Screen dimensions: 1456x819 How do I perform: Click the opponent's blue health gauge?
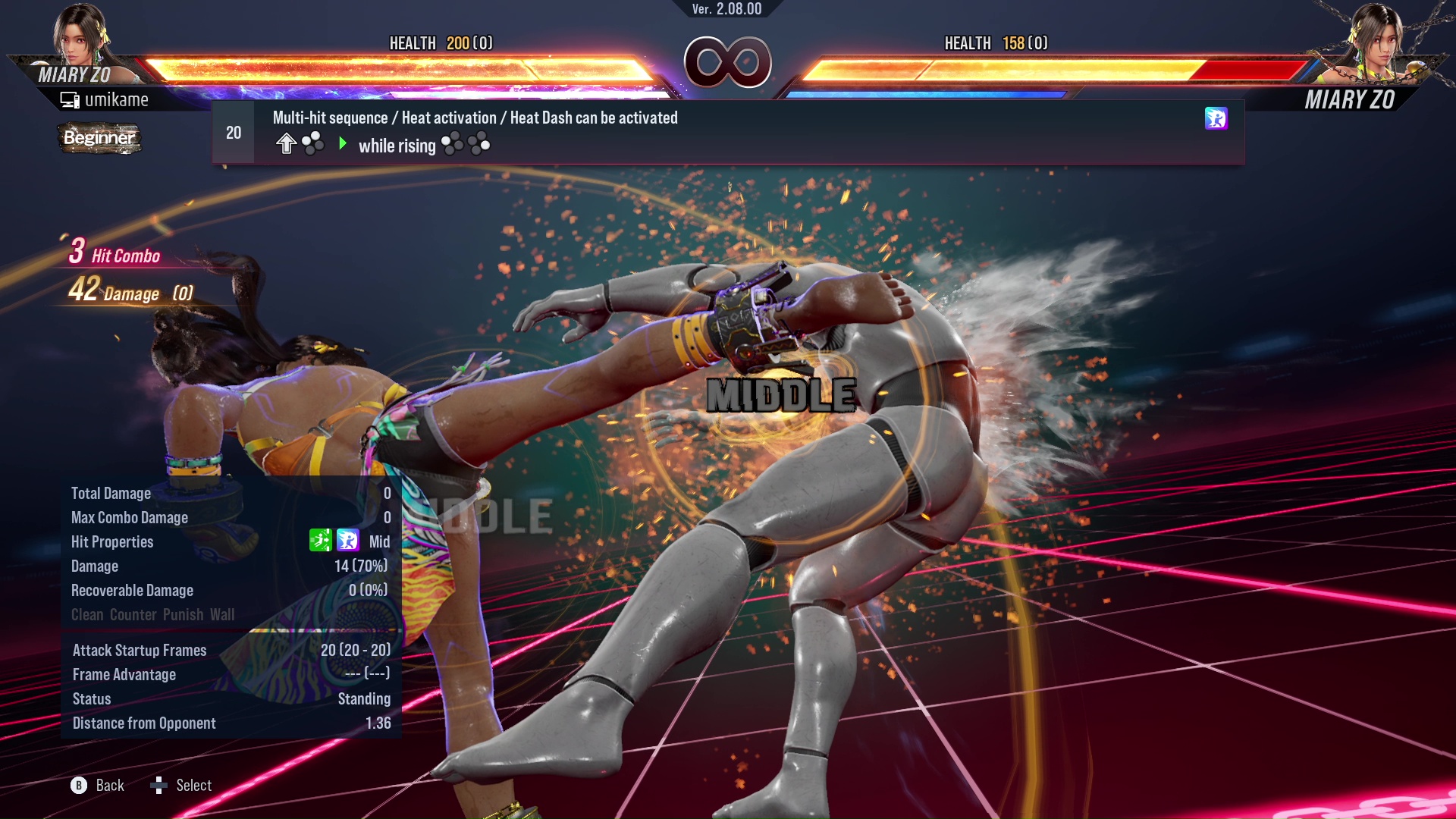(925, 93)
